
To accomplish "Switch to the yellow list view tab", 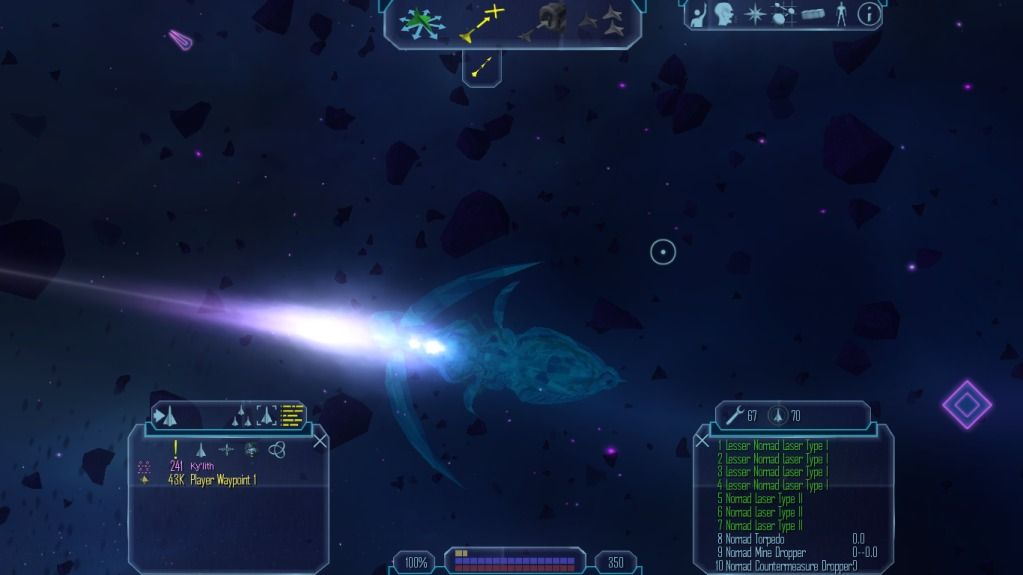I will (x=292, y=414).
